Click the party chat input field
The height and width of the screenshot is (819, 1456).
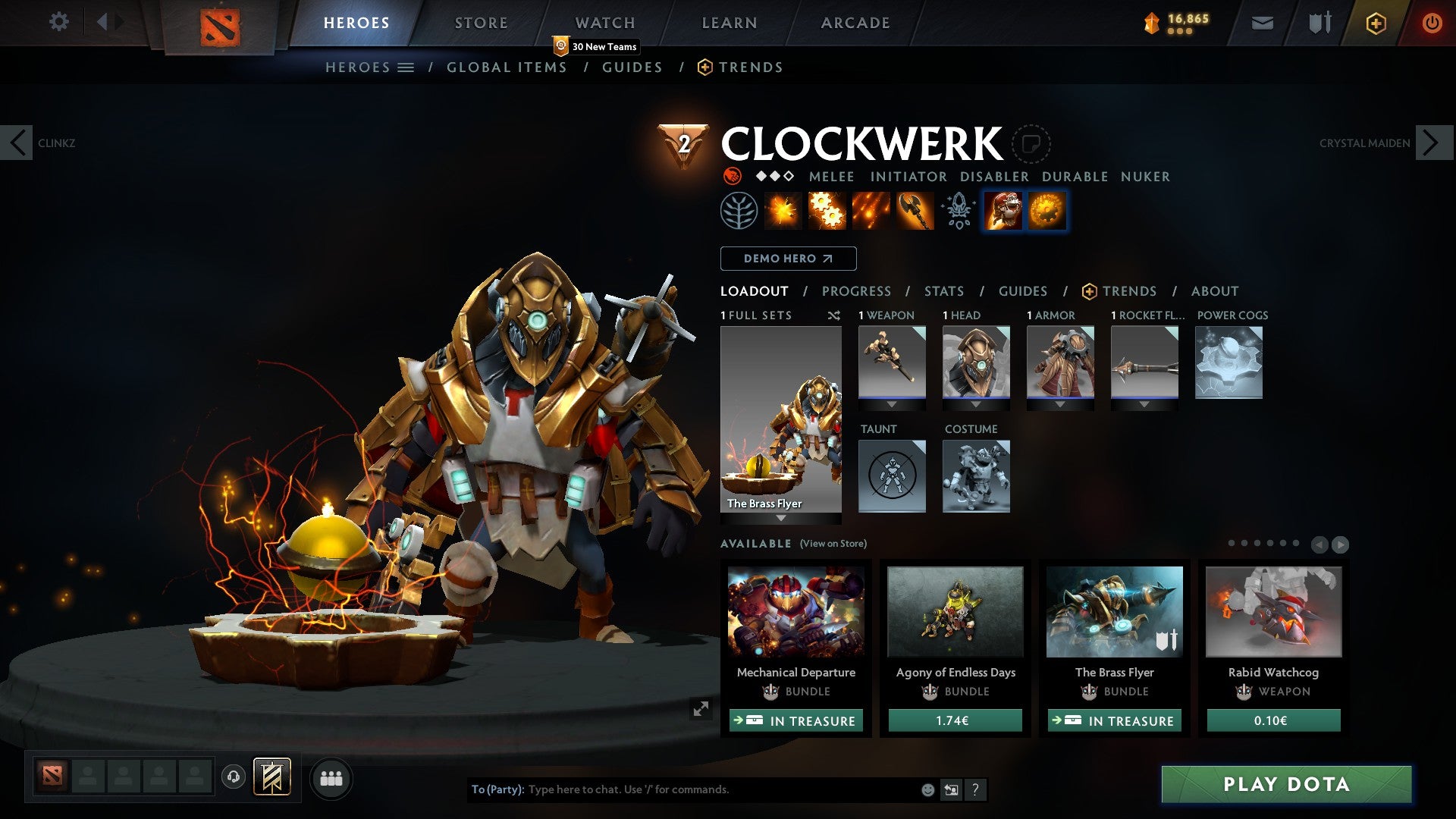[x=682, y=789]
